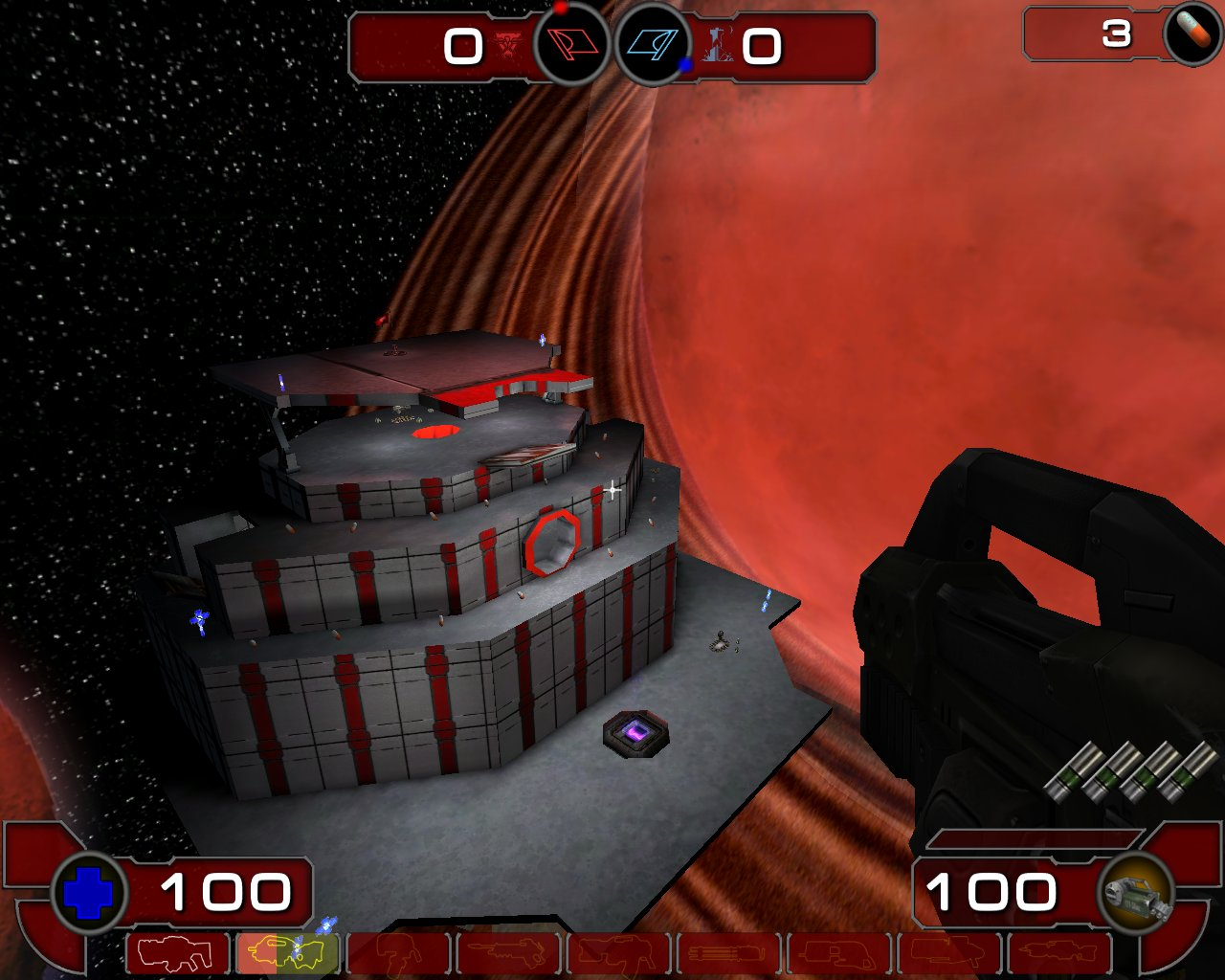Select the Assault Rifle slot in the weapon bar
The image size is (1225, 980).
tap(178, 952)
